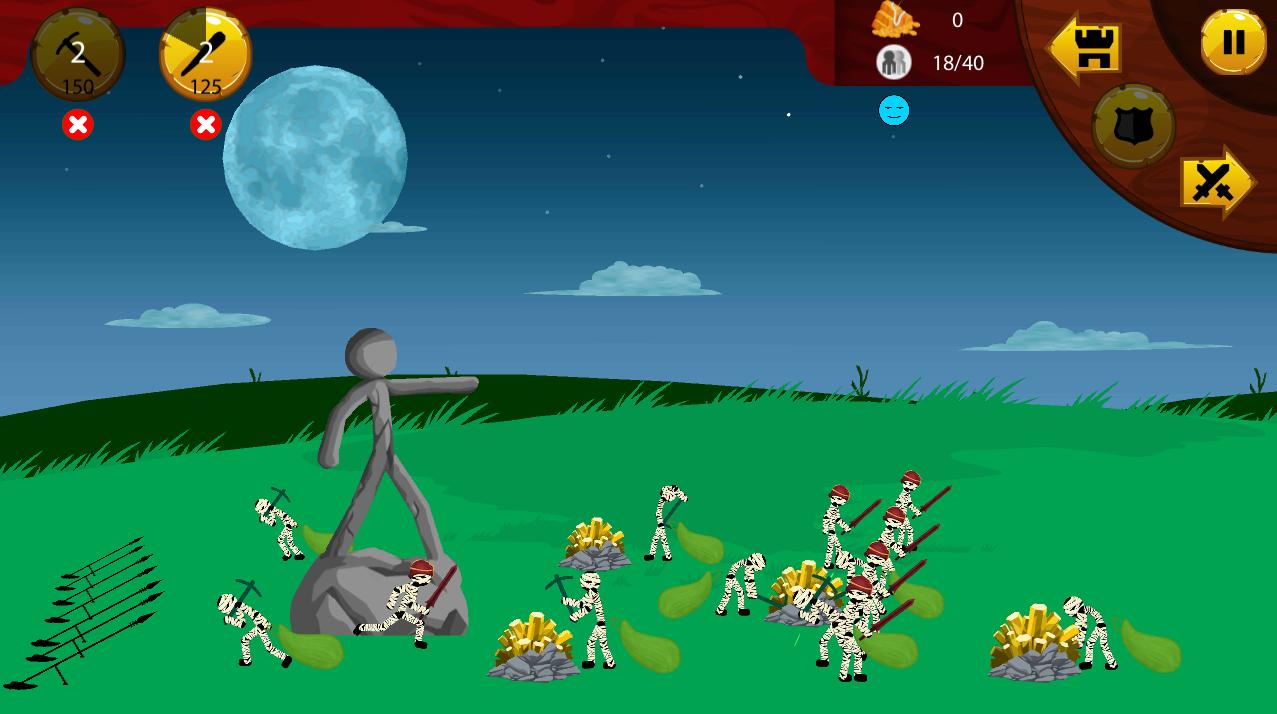
Task: Order army to garrison in castle
Action: pos(1087,47)
